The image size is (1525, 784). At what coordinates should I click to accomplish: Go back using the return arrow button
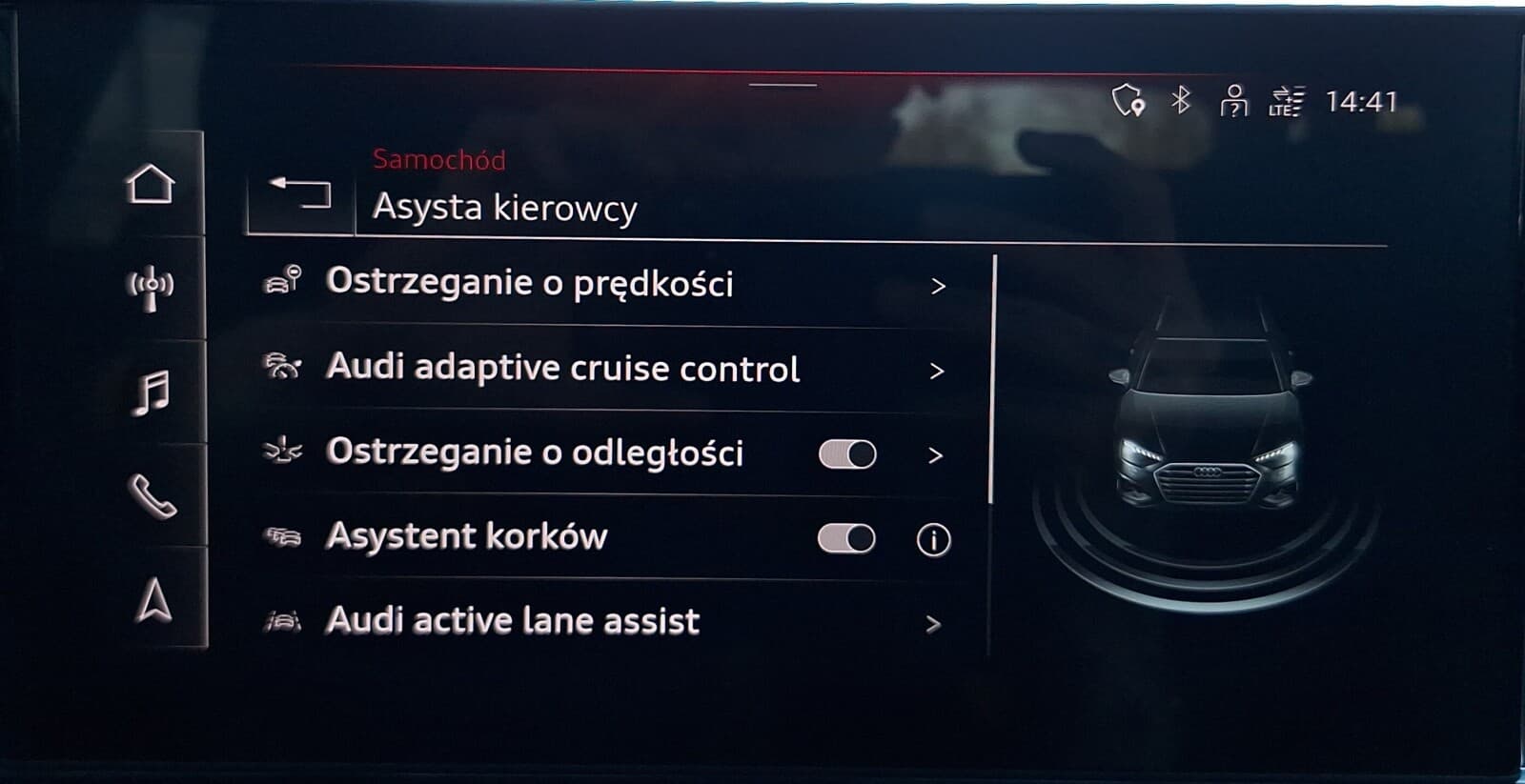pos(299,192)
